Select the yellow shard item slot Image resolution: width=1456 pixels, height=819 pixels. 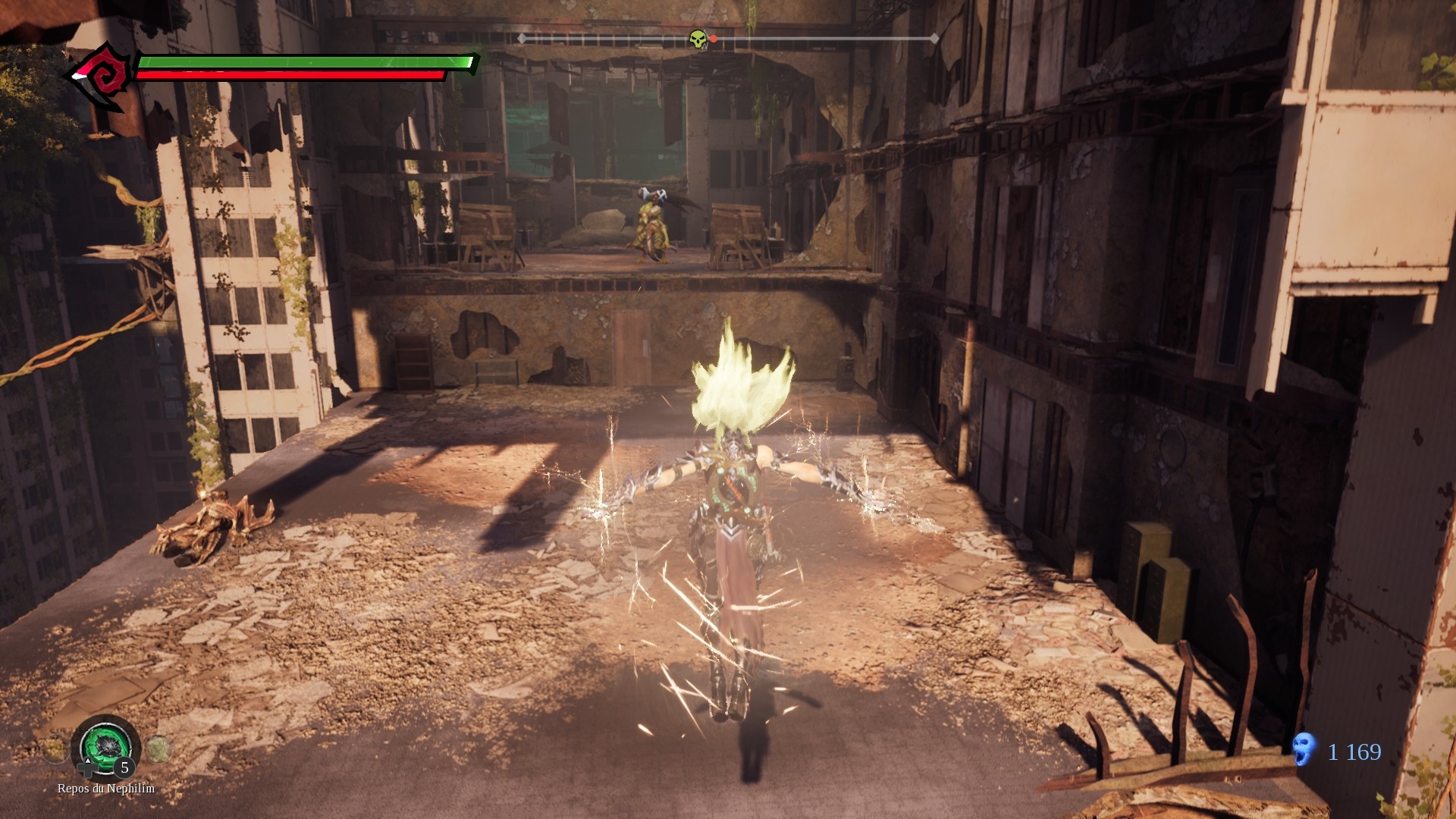[55, 750]
